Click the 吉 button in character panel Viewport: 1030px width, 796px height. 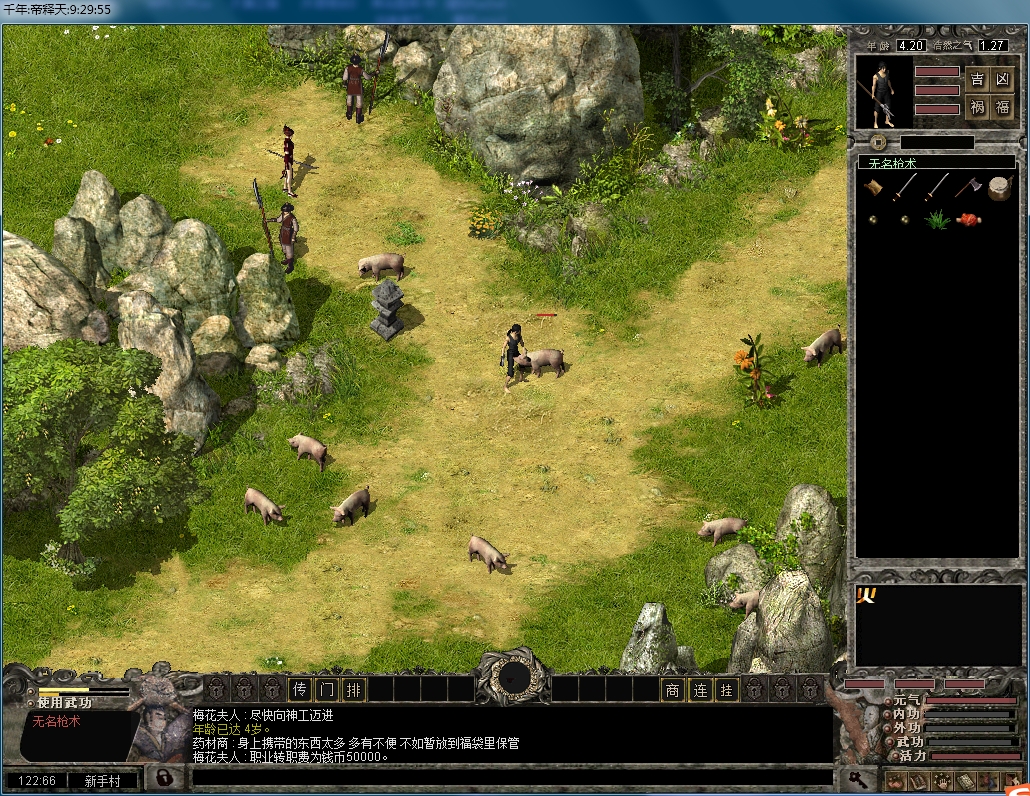(x=977, y=80)
